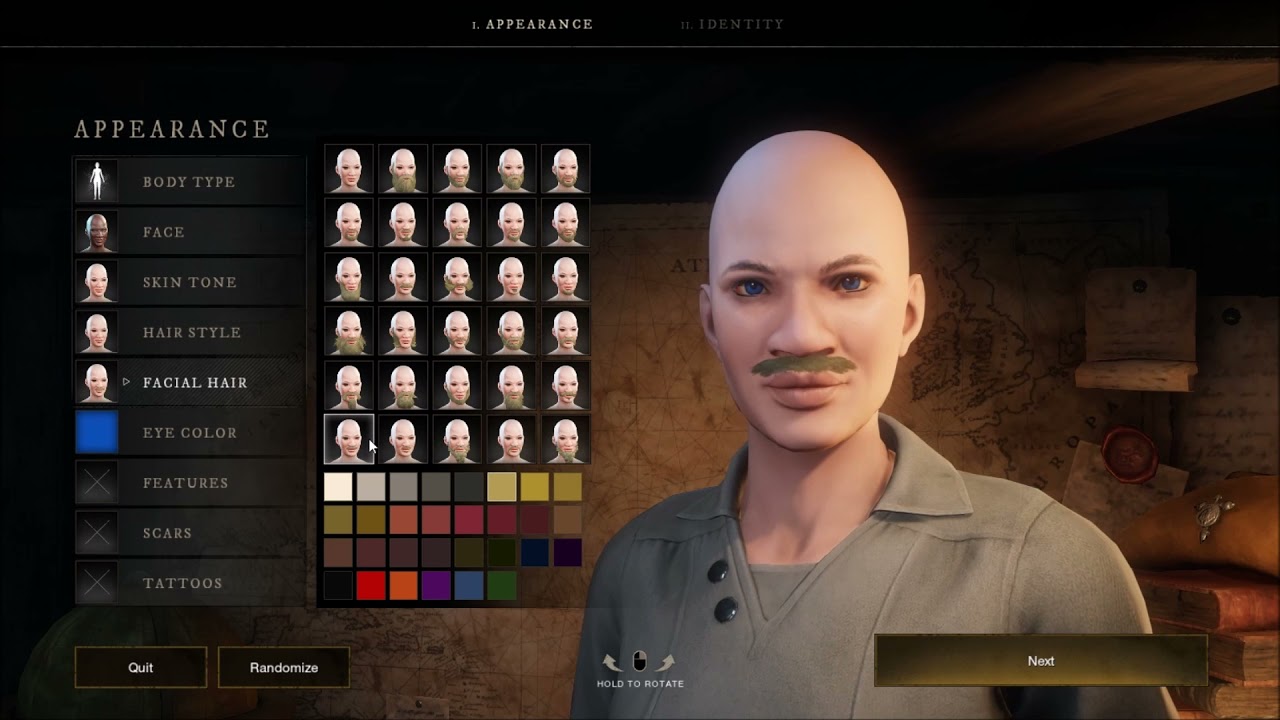1280x720 pixels.
Task: Choose the Skin Tone category
Action: (190, 282)
